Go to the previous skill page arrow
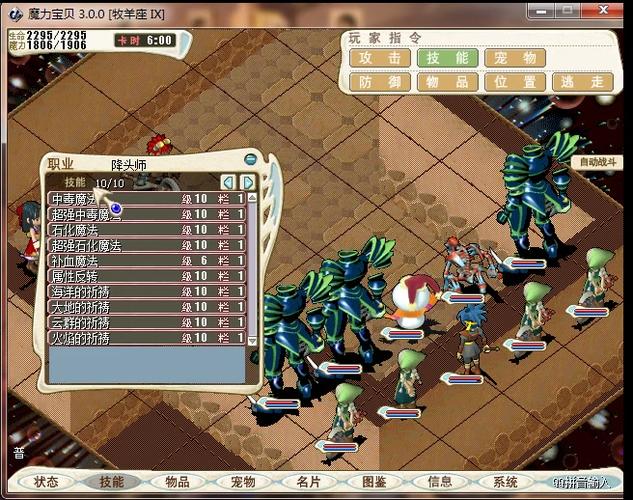633x500 pixels. [x=228, y=182]
